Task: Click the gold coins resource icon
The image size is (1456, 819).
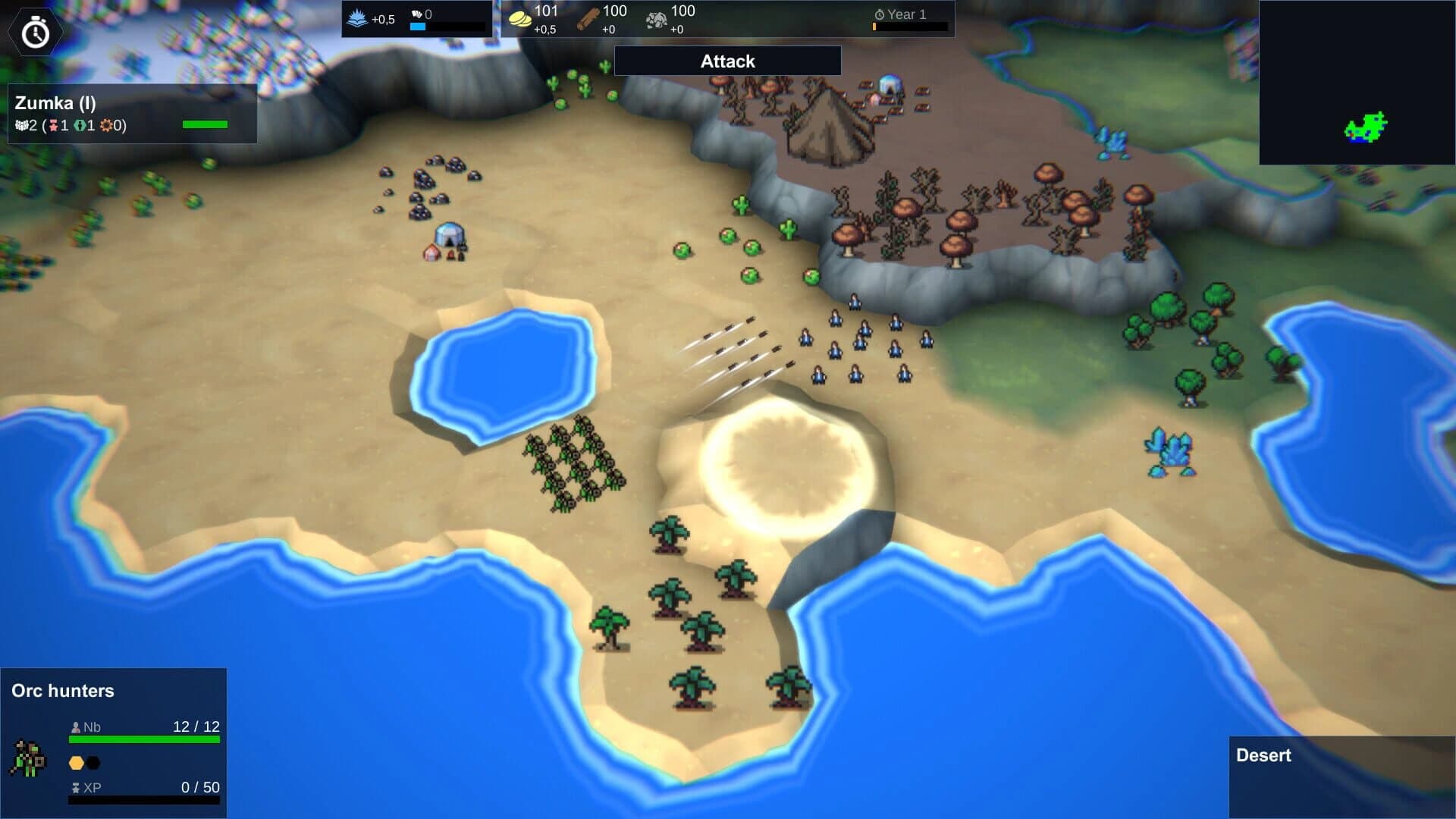Action: (520, 18)
